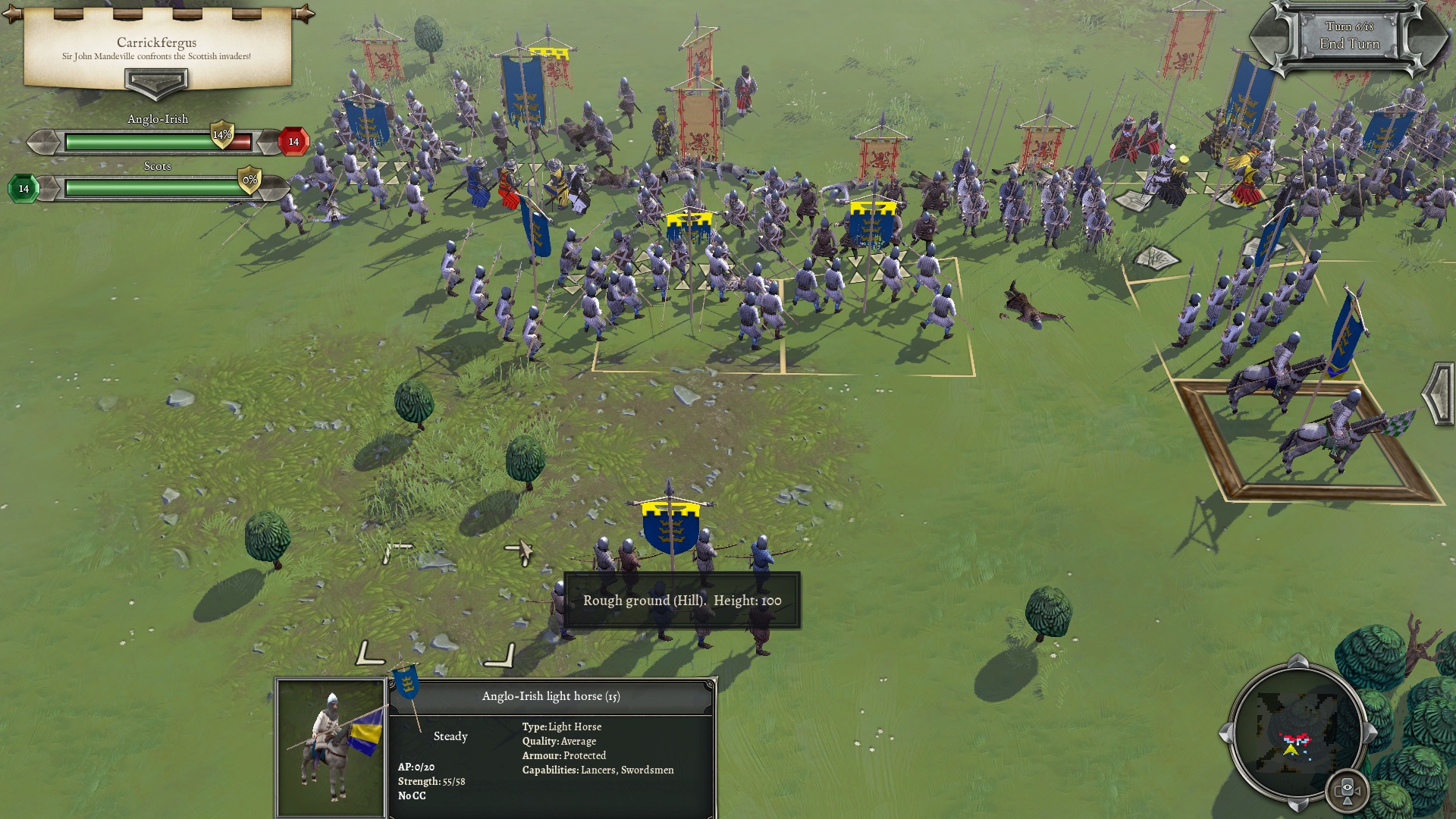
Task: Click the circular battlefield minimap
Action: click(x=1297, y=732)
